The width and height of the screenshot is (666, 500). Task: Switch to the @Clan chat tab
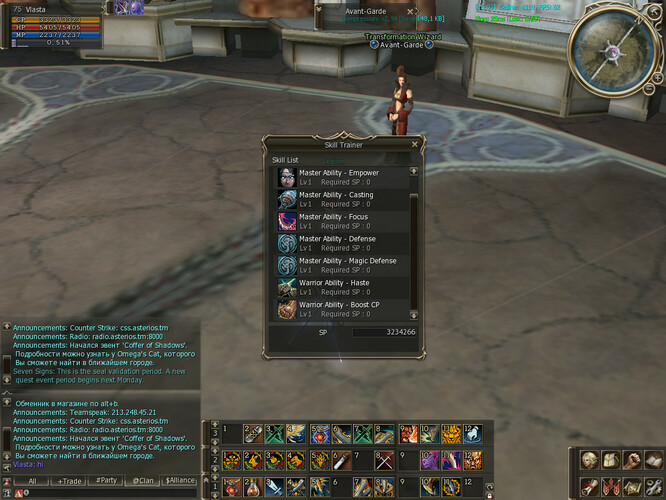[x=143, y=481]
